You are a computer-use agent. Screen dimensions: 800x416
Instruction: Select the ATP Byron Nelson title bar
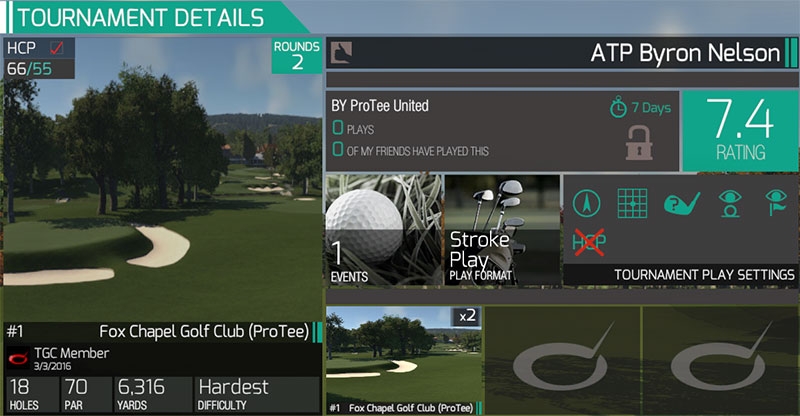[561, 53]
